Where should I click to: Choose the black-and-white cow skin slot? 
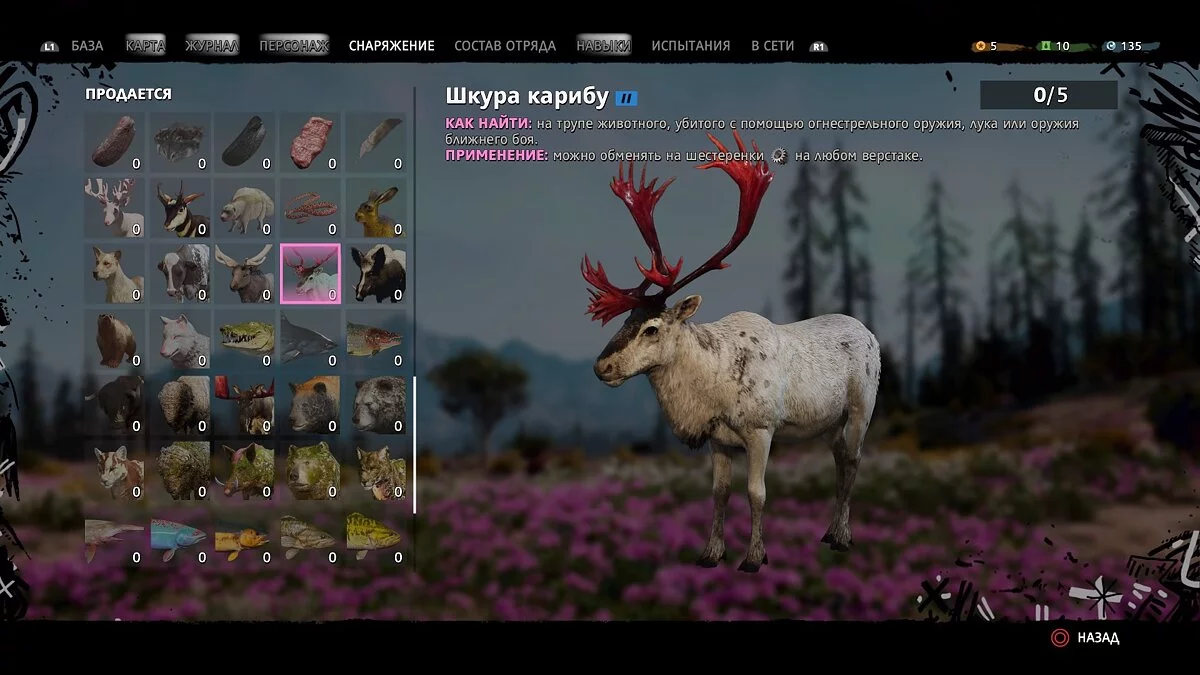[x=180, y=273]
